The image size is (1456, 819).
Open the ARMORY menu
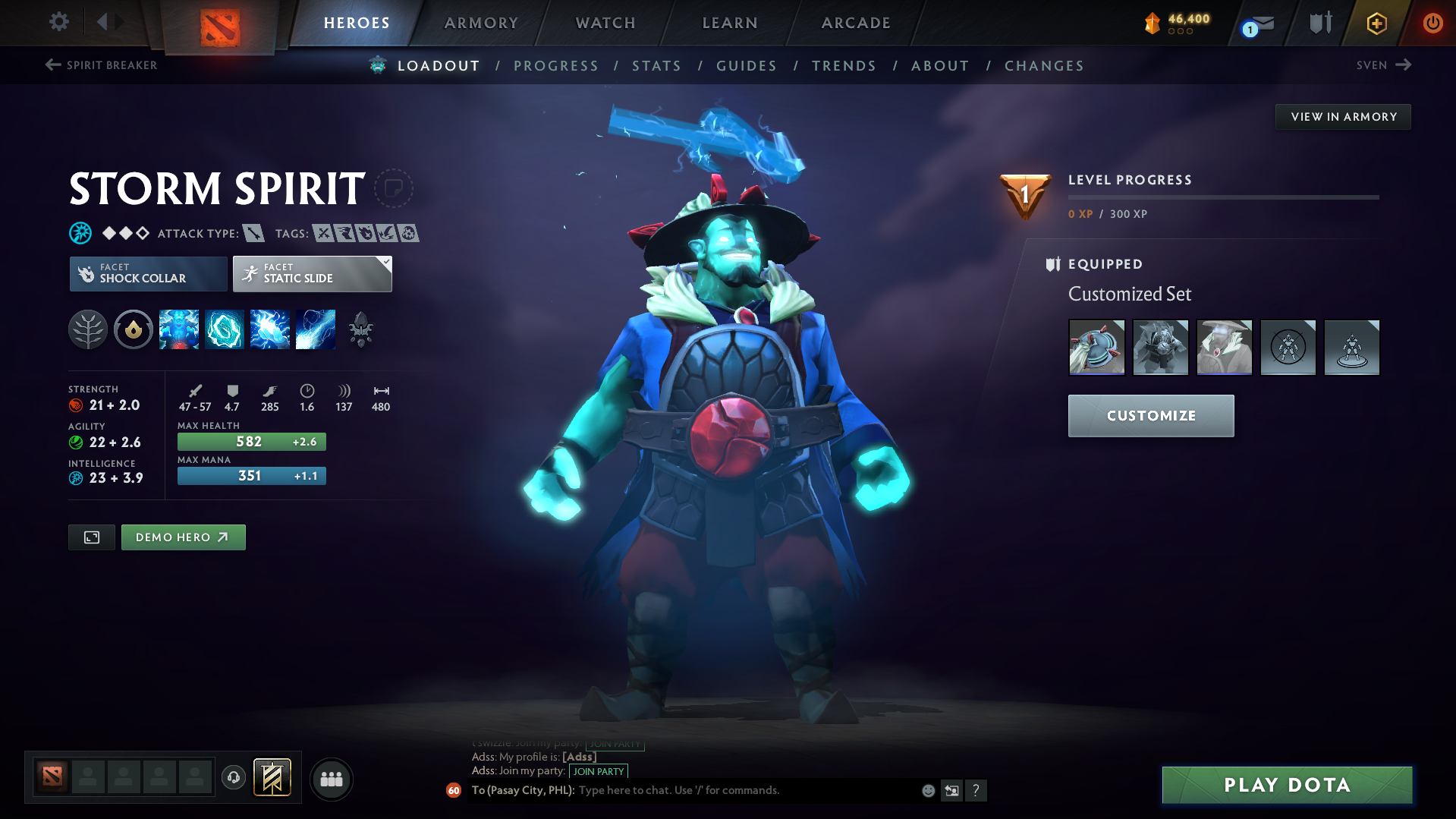click(x=481, y=23)
